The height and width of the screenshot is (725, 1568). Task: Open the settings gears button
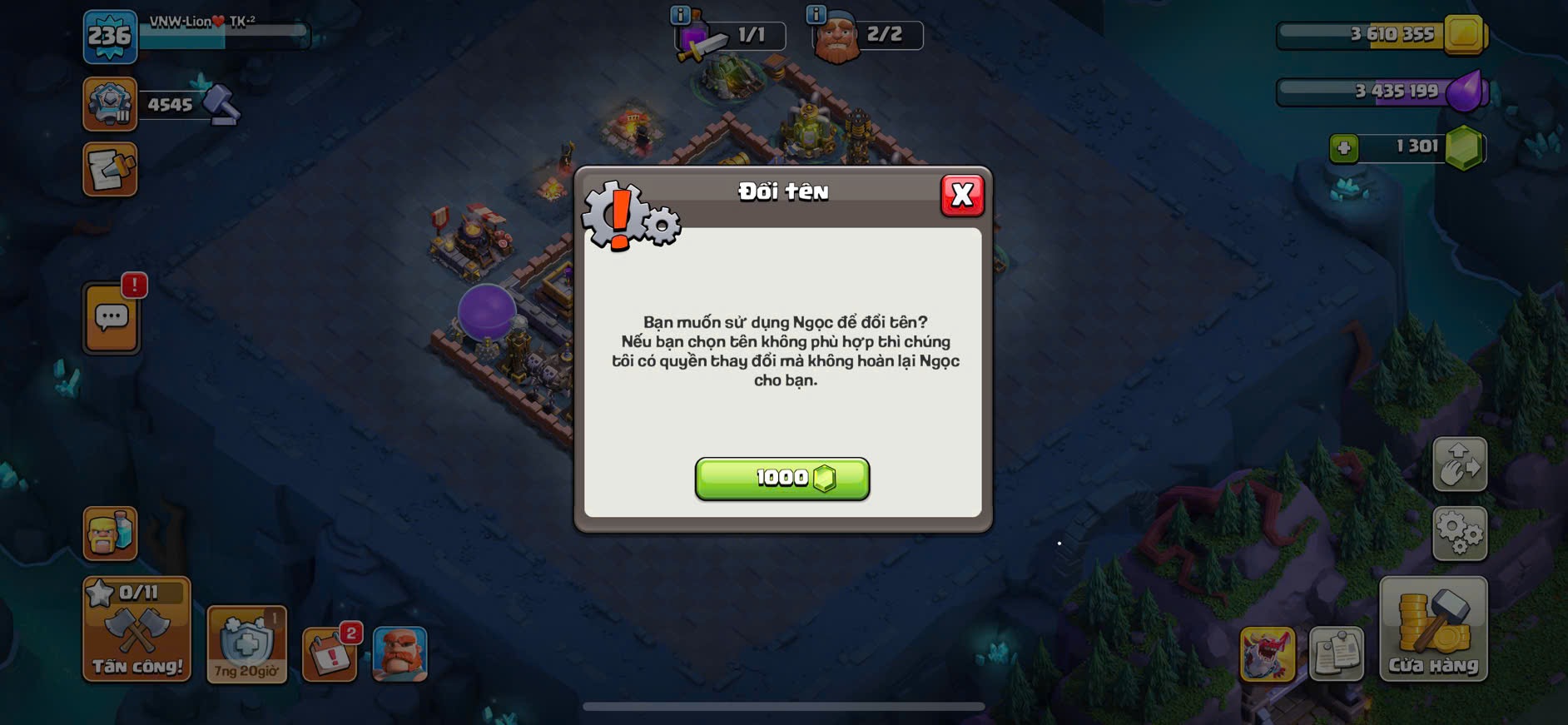pyautogui.click(x=1459, y=534)
